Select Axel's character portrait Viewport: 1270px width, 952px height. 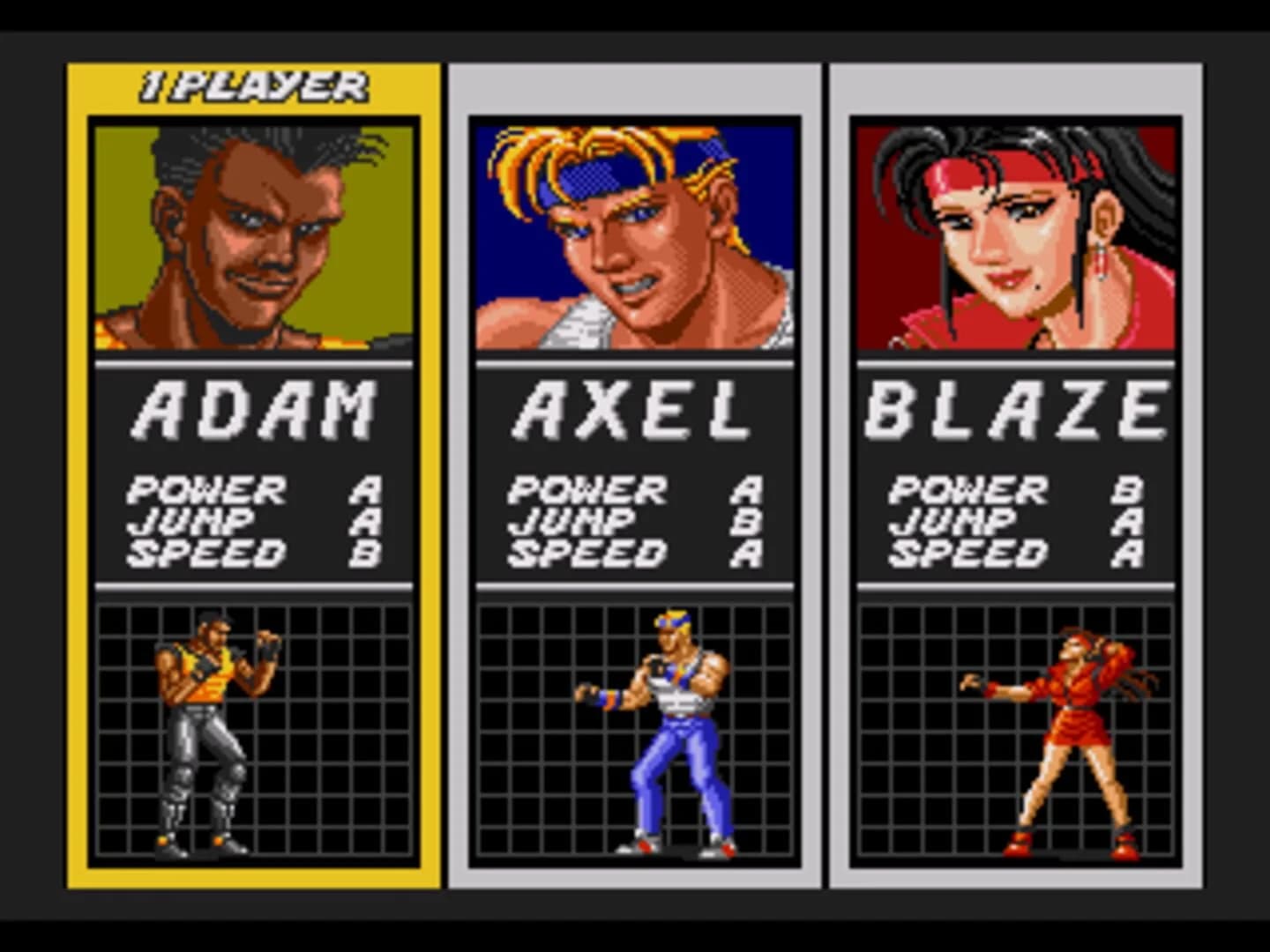coord(630,234)
